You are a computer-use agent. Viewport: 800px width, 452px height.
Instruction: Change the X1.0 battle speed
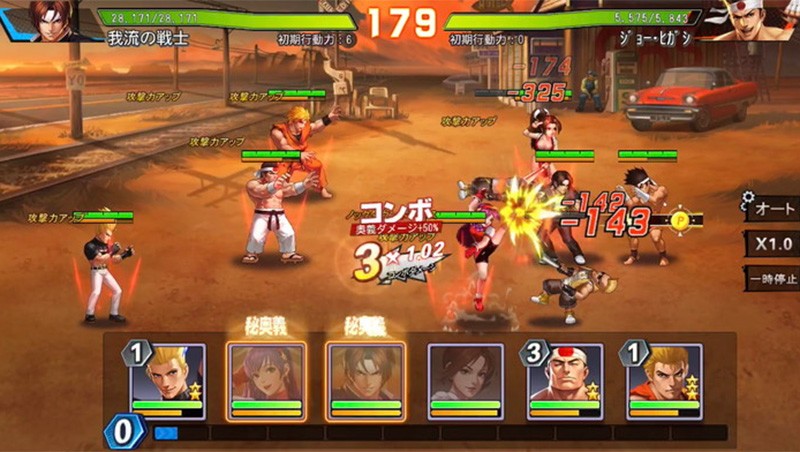[x=772, y=244]
